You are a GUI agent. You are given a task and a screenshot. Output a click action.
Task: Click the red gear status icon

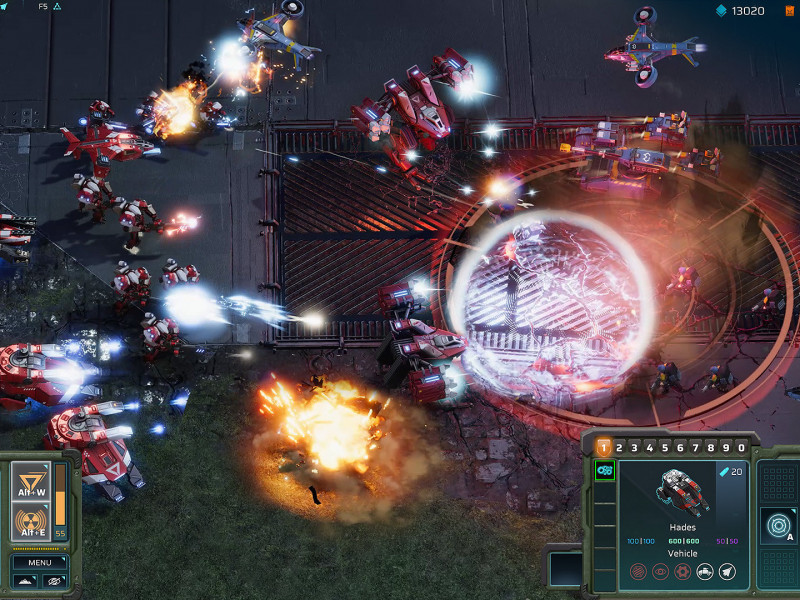pos(682,572)
